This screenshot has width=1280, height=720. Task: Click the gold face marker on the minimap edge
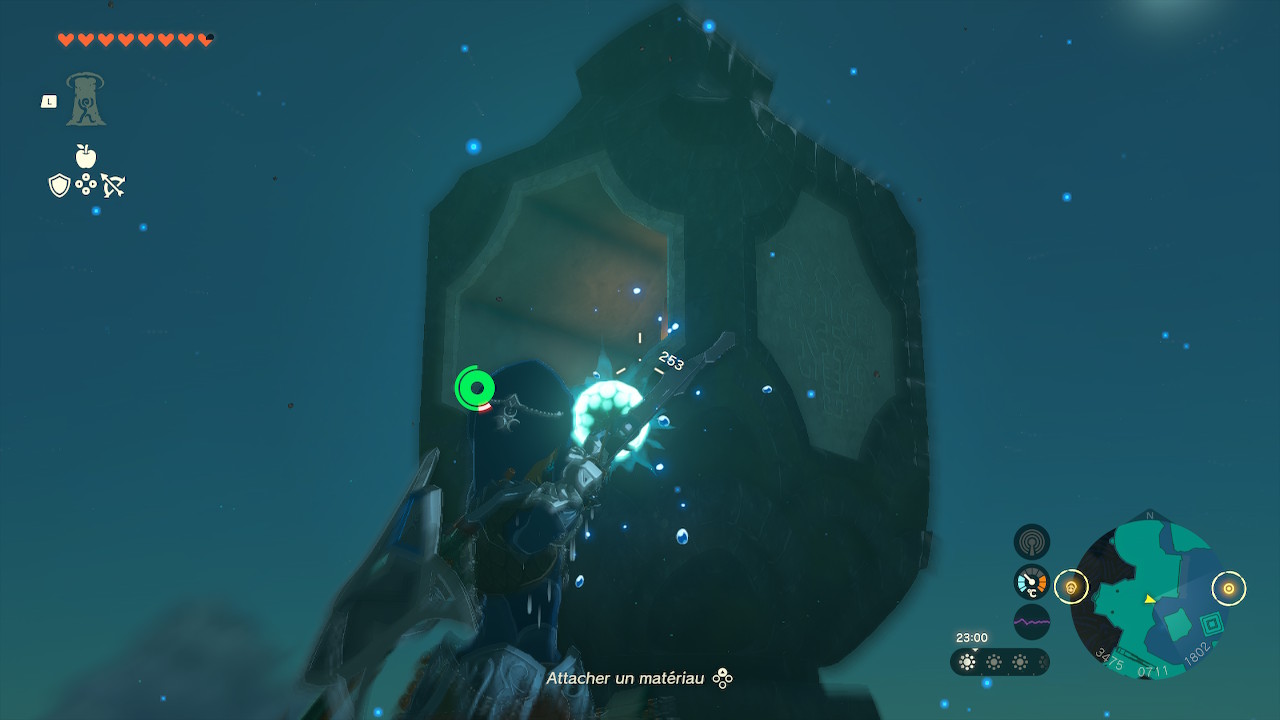coord(1071,587)
